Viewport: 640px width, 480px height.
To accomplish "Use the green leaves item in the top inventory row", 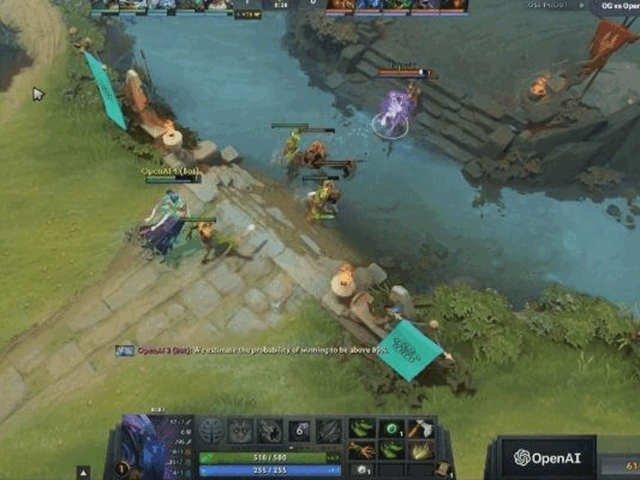I will [x=362, y=430].
